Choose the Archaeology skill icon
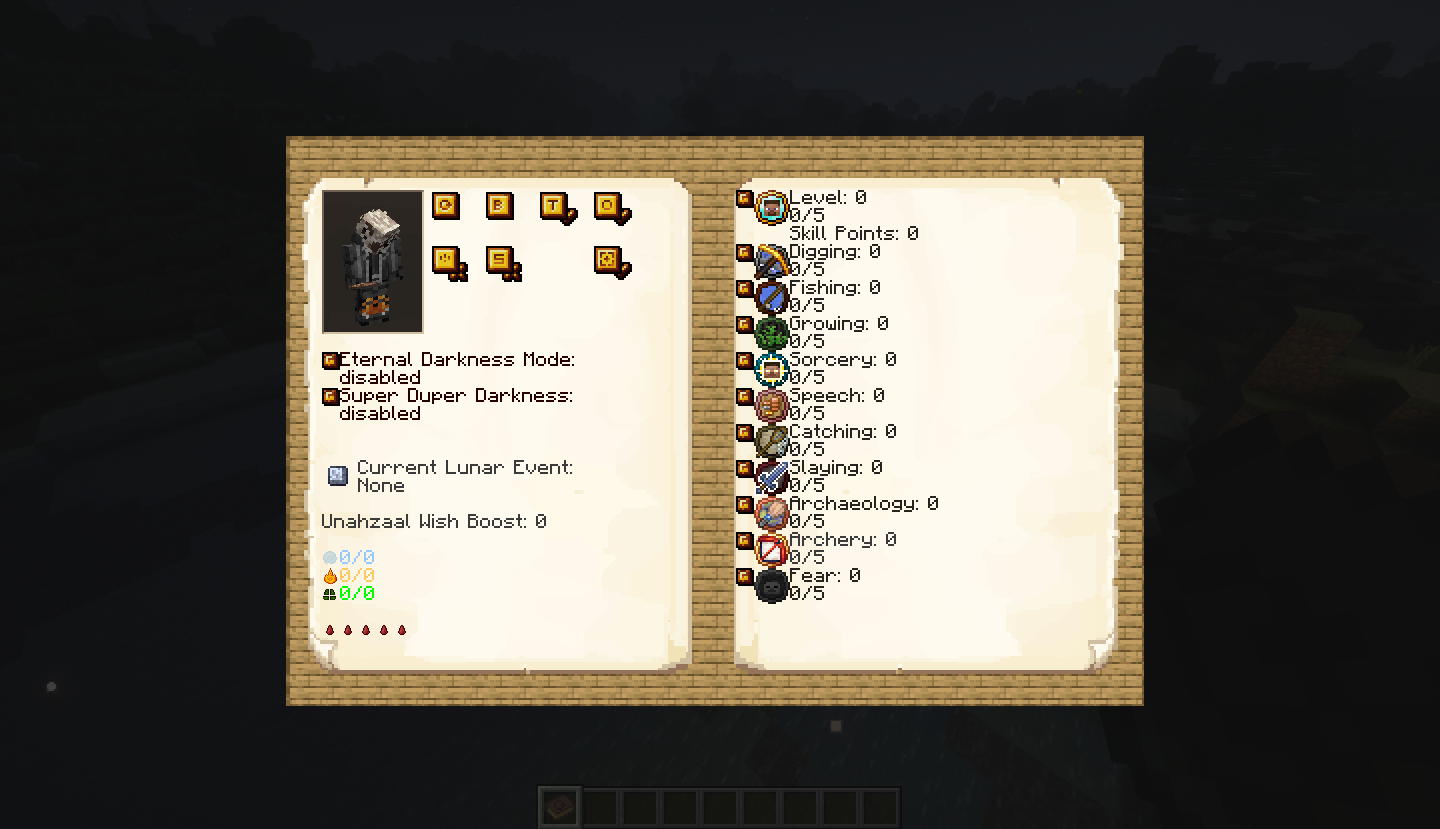 pos(772,514)
